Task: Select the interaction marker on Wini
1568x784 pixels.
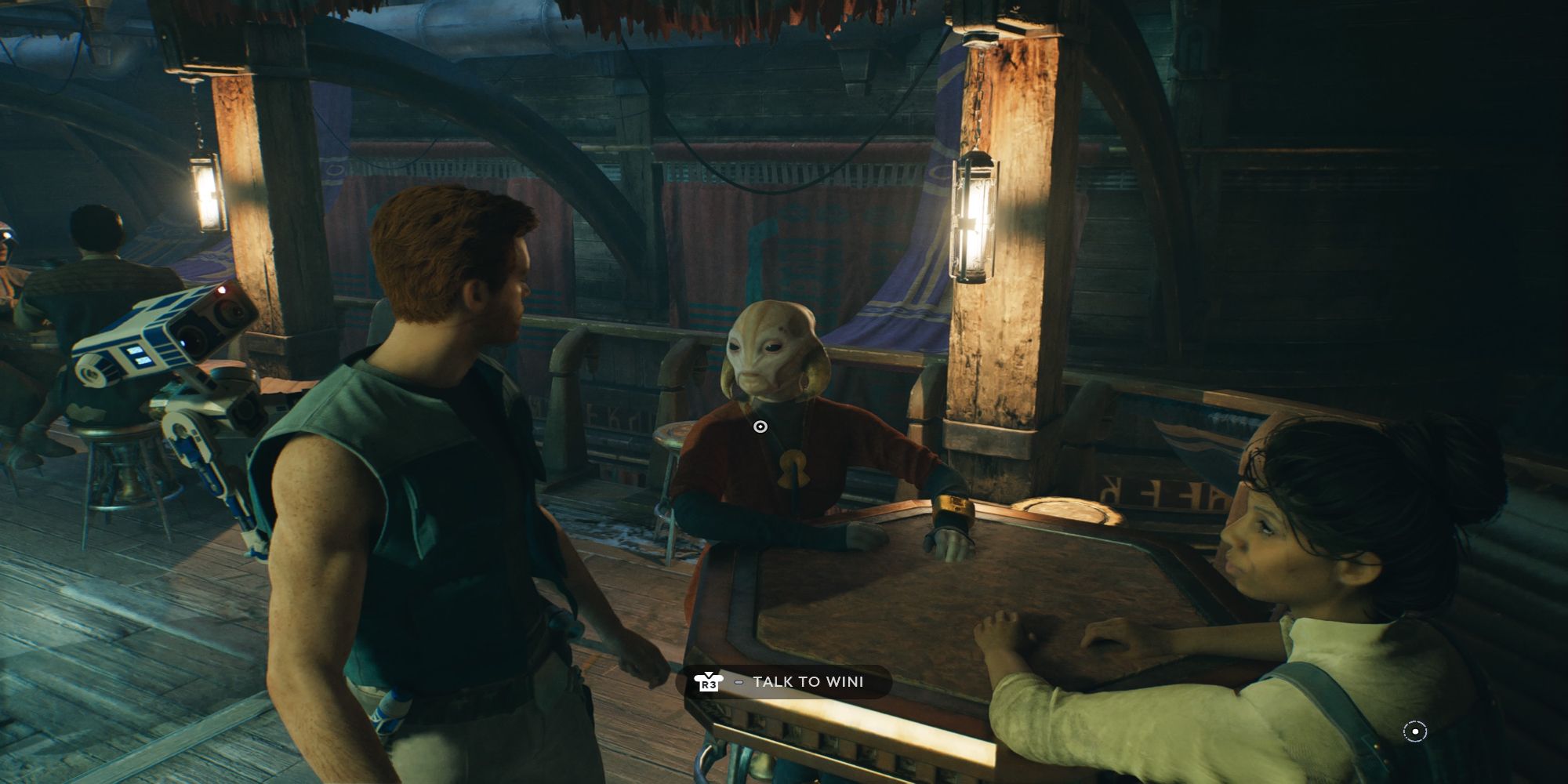Action: (760, 426)
